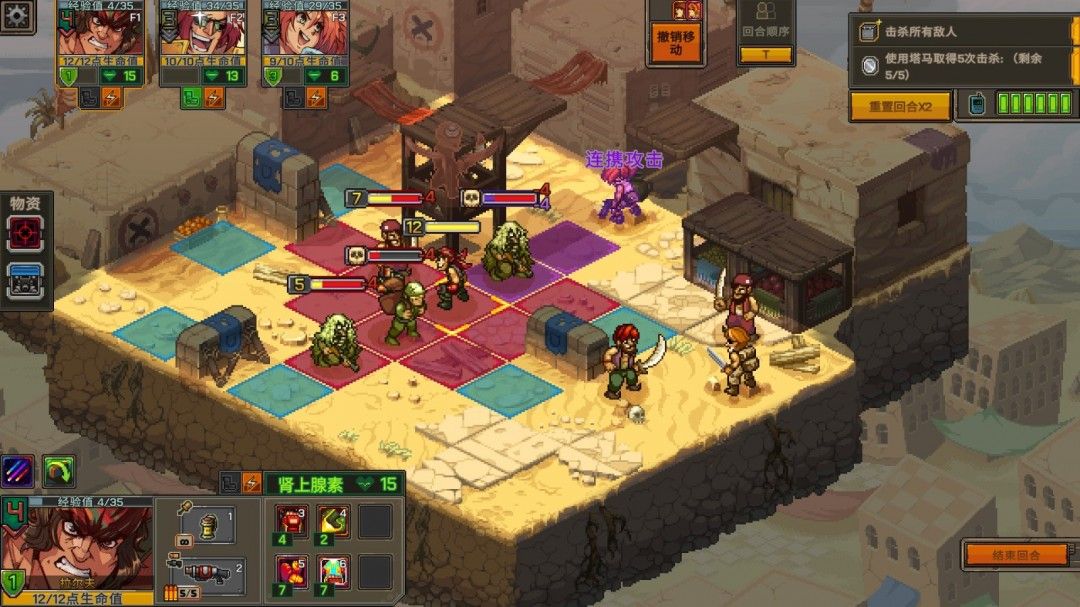This screenshot has width=1080, height=607.
Task: Open the gear settings menu
Action: click(x=17, y=15)
